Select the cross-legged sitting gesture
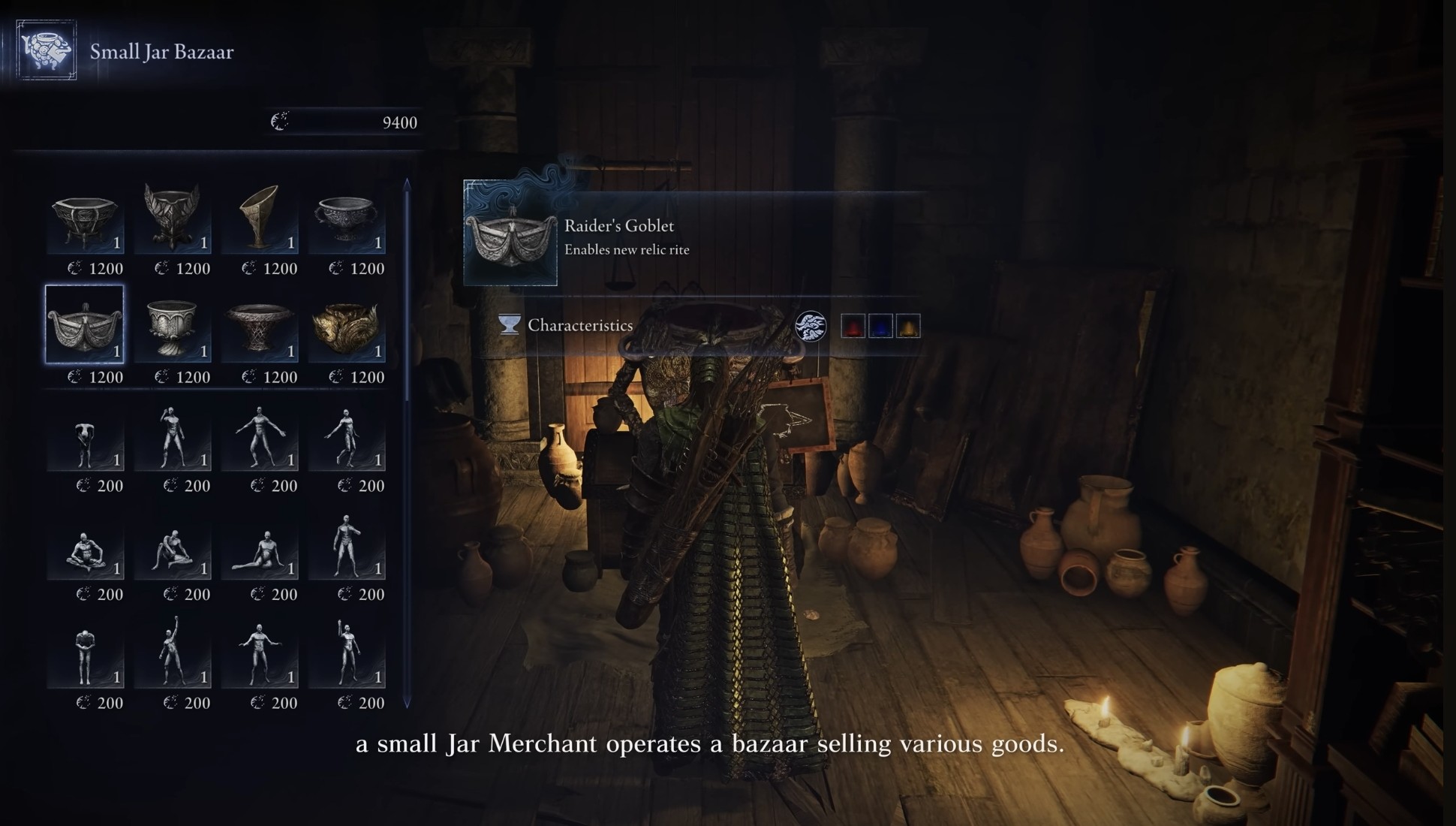The height and width of the screenshot is (826, 1456). coord(85,551)
